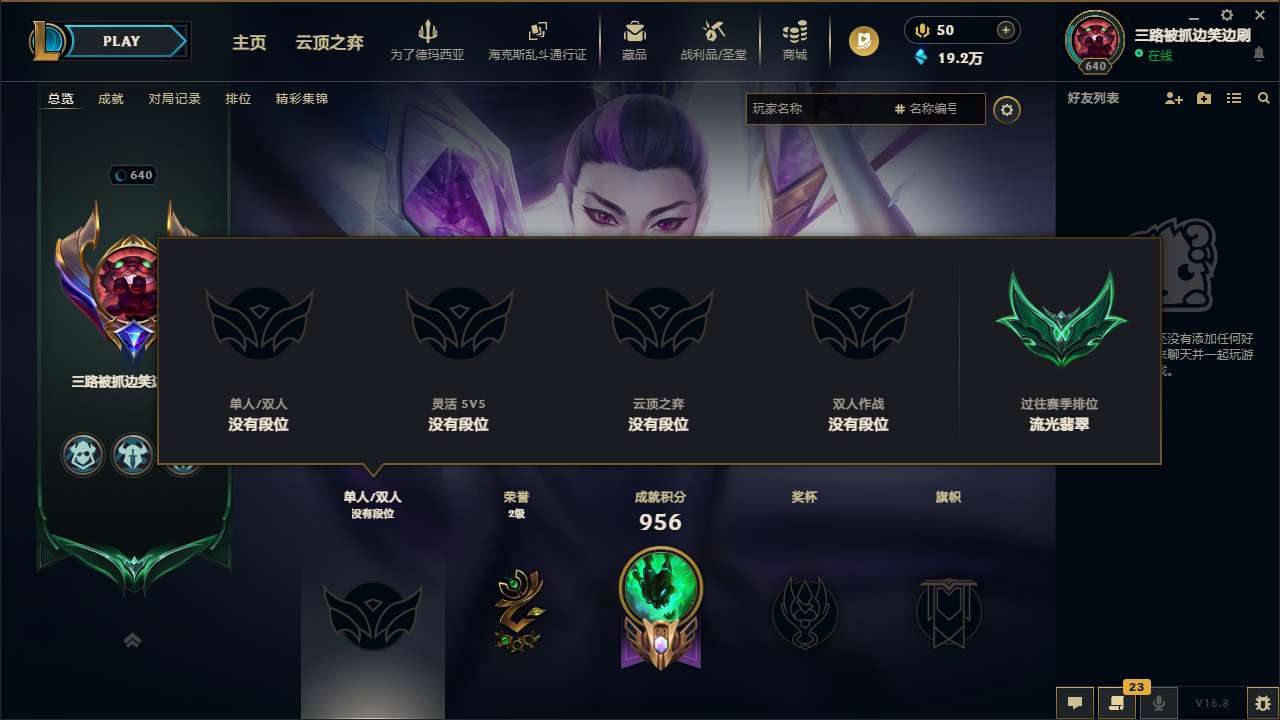1280x720 pixels.
Task: Click the add friend icon
Action: point(1172,98)
